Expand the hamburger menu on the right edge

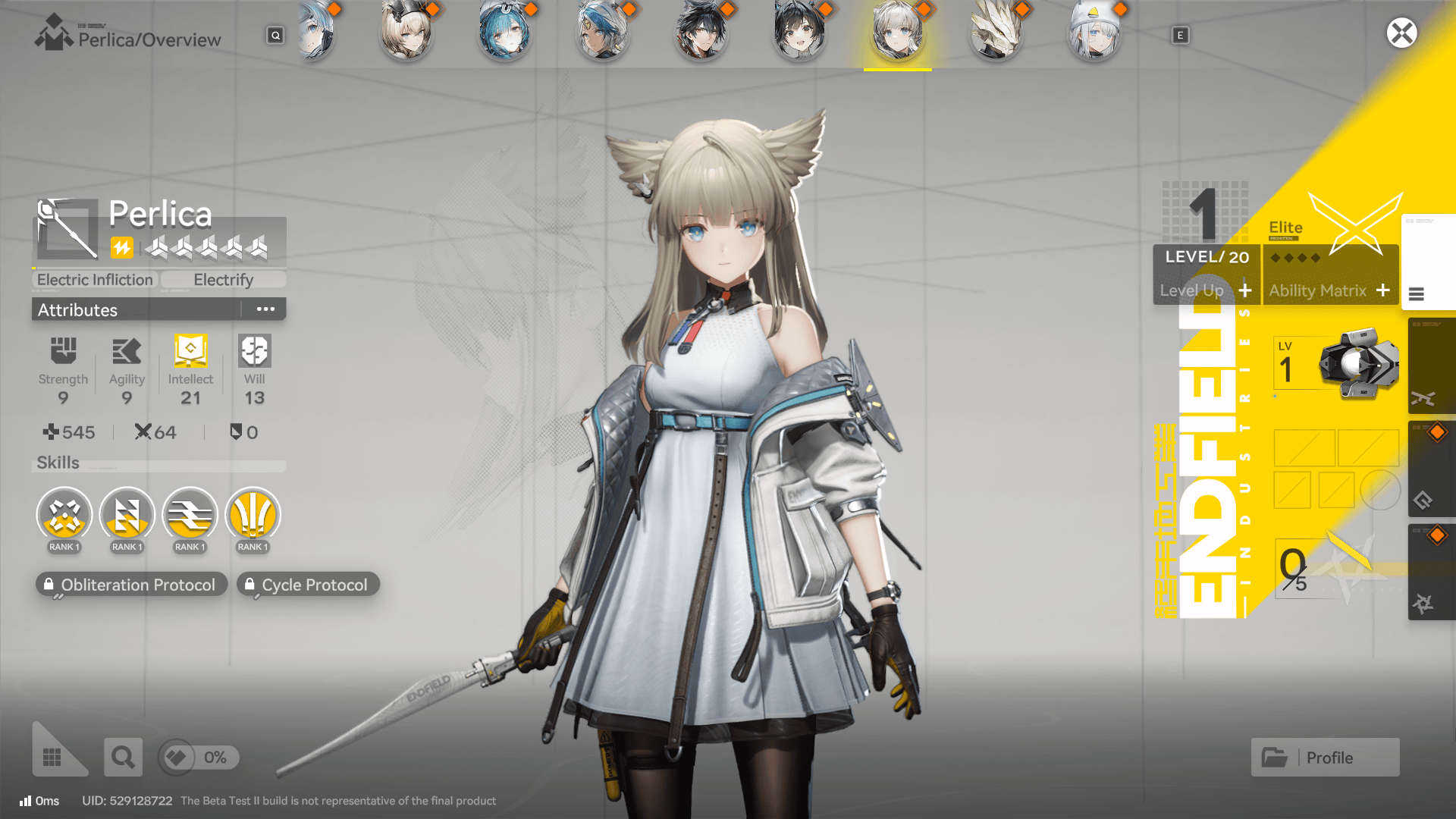click(x=1417, y=296)
